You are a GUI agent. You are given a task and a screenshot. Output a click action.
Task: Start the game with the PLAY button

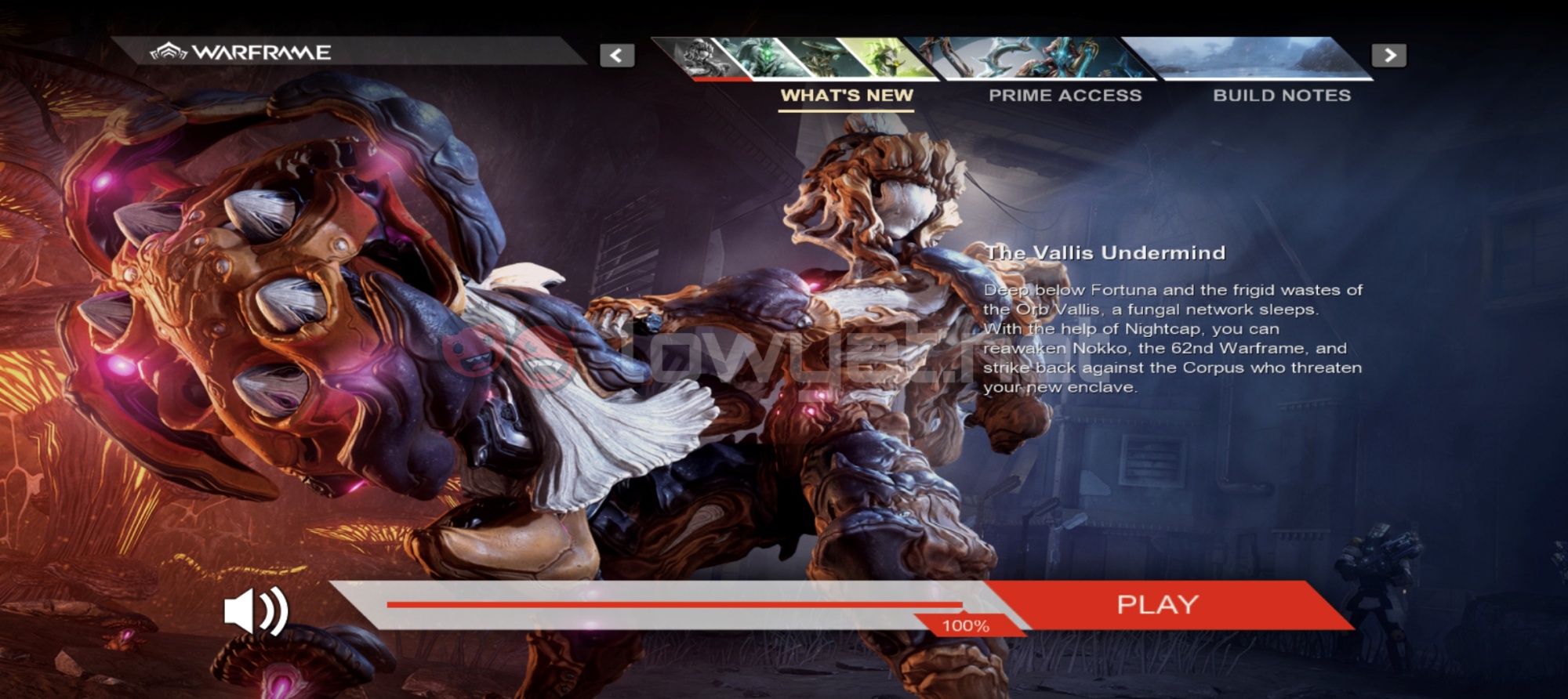click(1157, 604)
